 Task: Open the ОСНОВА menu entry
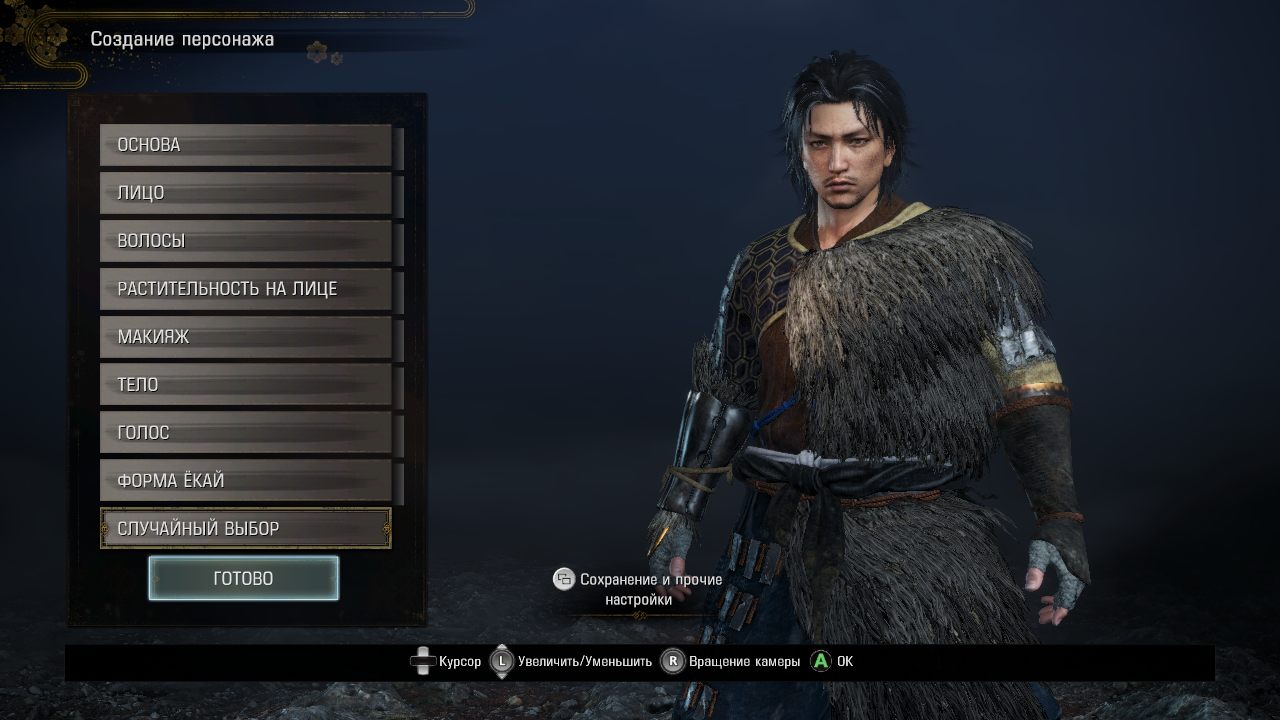tap(245, 145)
